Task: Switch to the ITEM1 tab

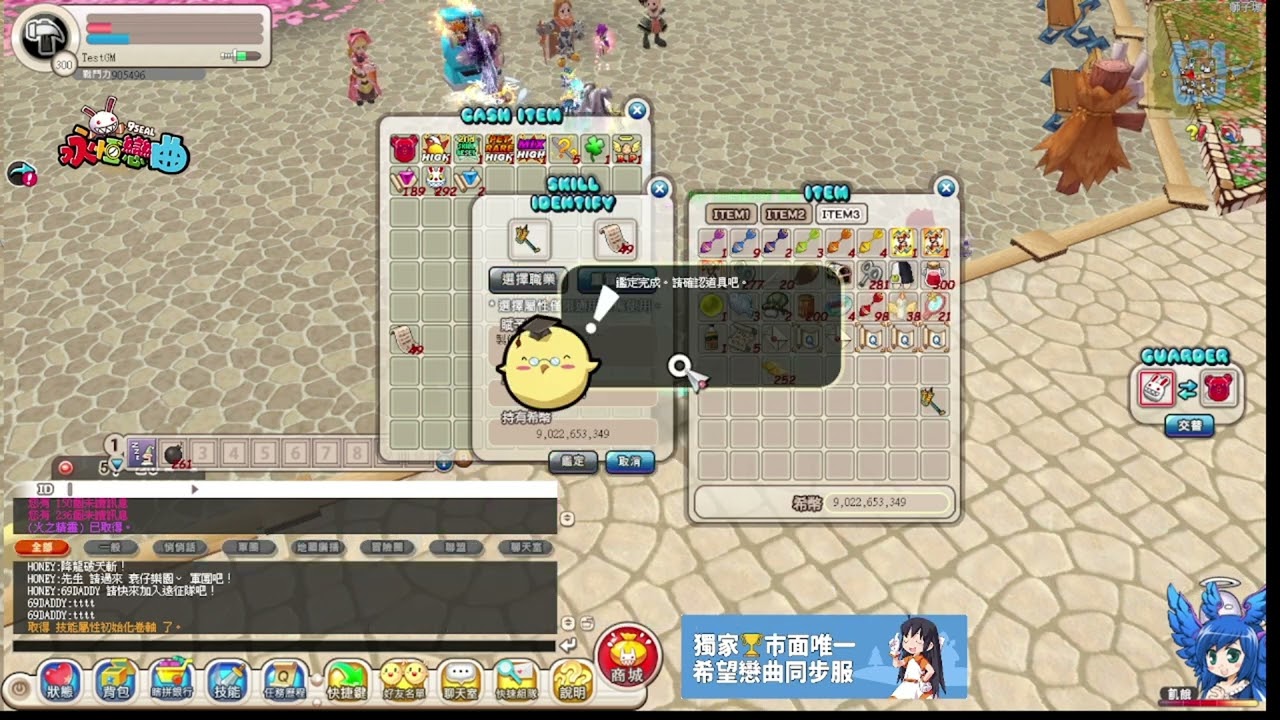Action: [731, 214]
